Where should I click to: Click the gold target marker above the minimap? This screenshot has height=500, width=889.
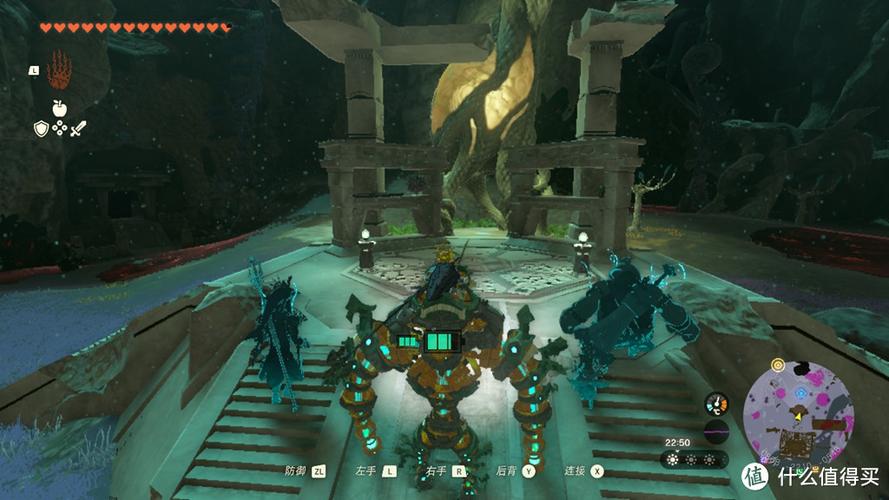777,364
